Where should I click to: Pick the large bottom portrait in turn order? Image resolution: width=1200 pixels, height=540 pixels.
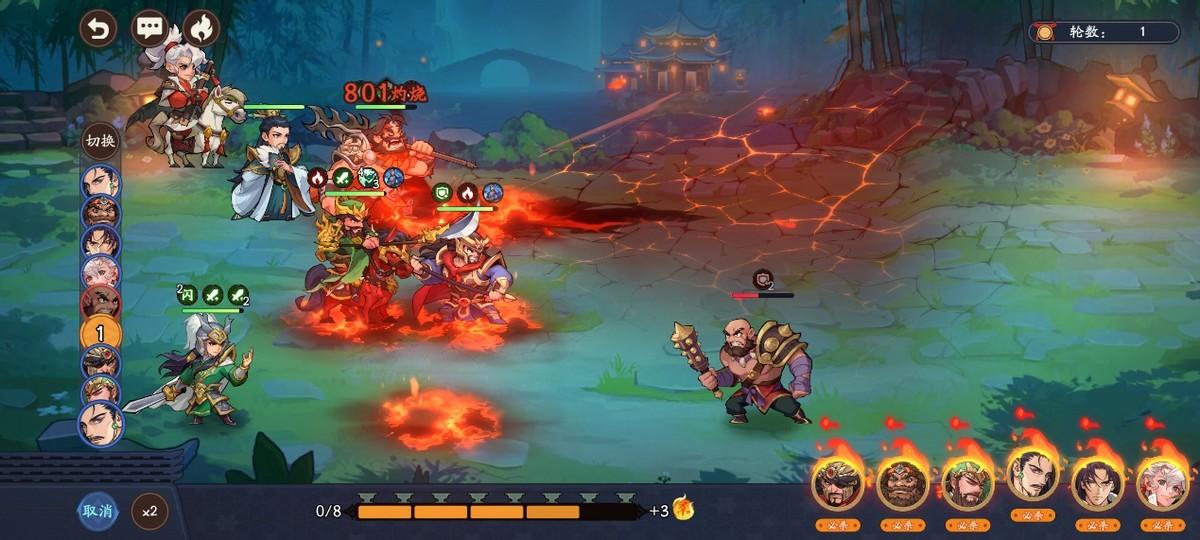pyautogui.click(x=100, y=423)
